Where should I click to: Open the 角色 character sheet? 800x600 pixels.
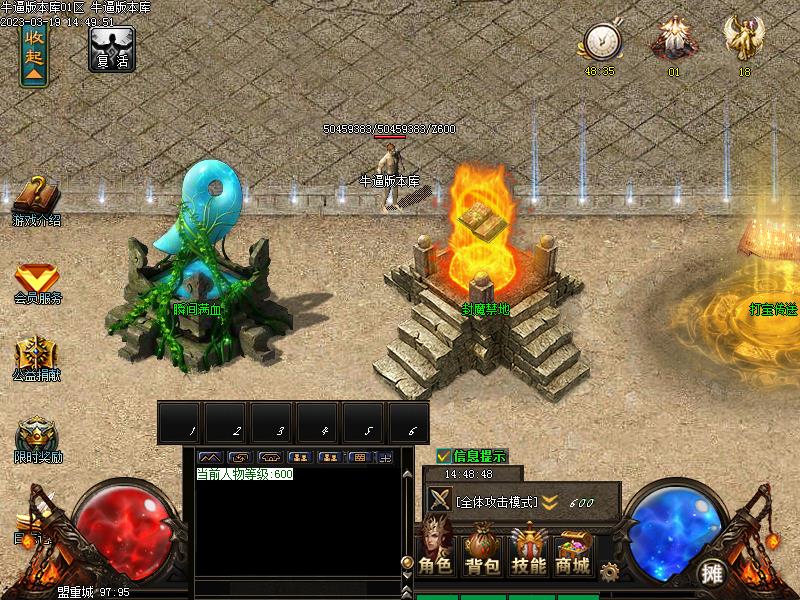pyautogui.click(x=435, y=549)
